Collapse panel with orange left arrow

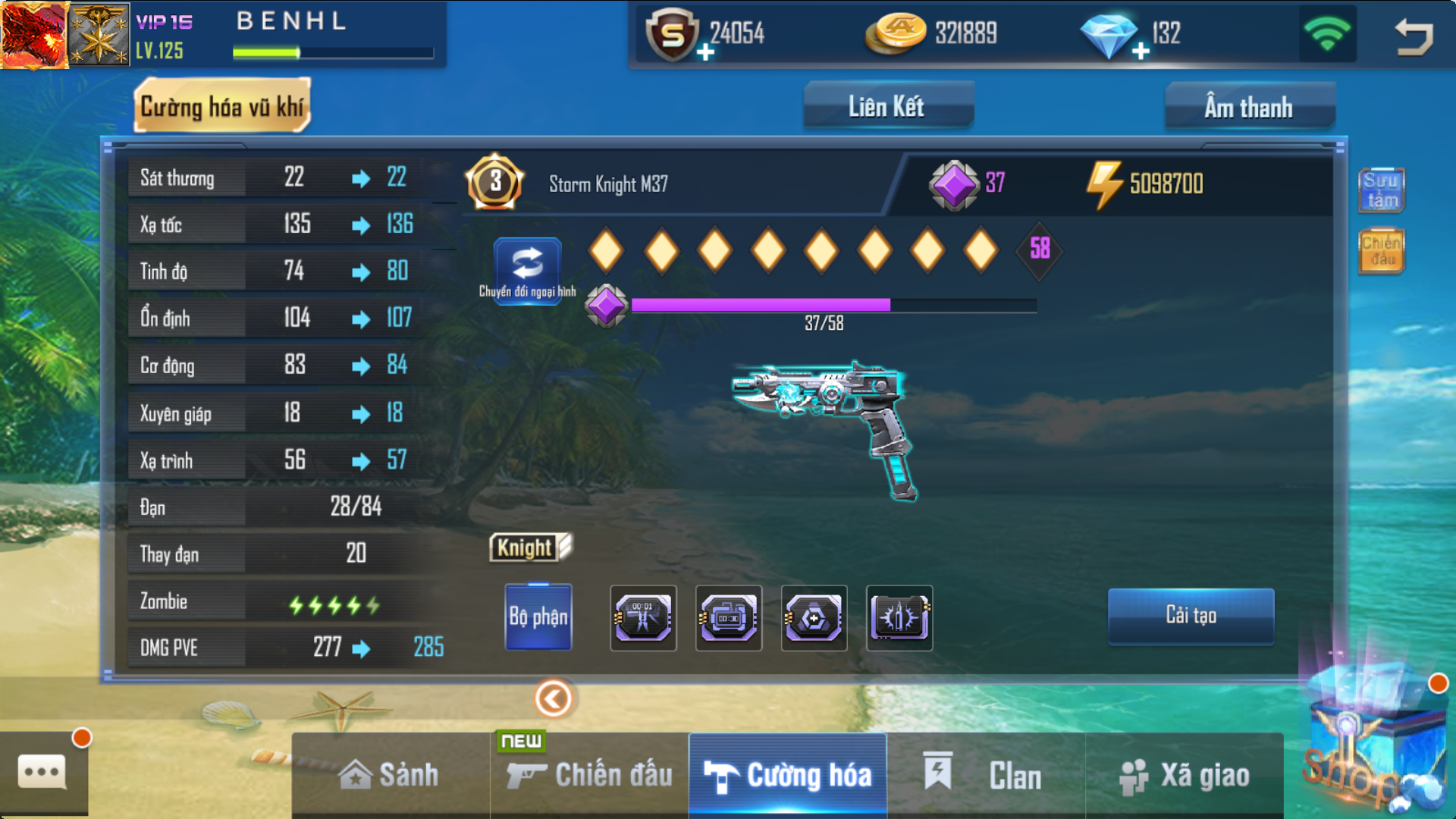click(554, 698)
